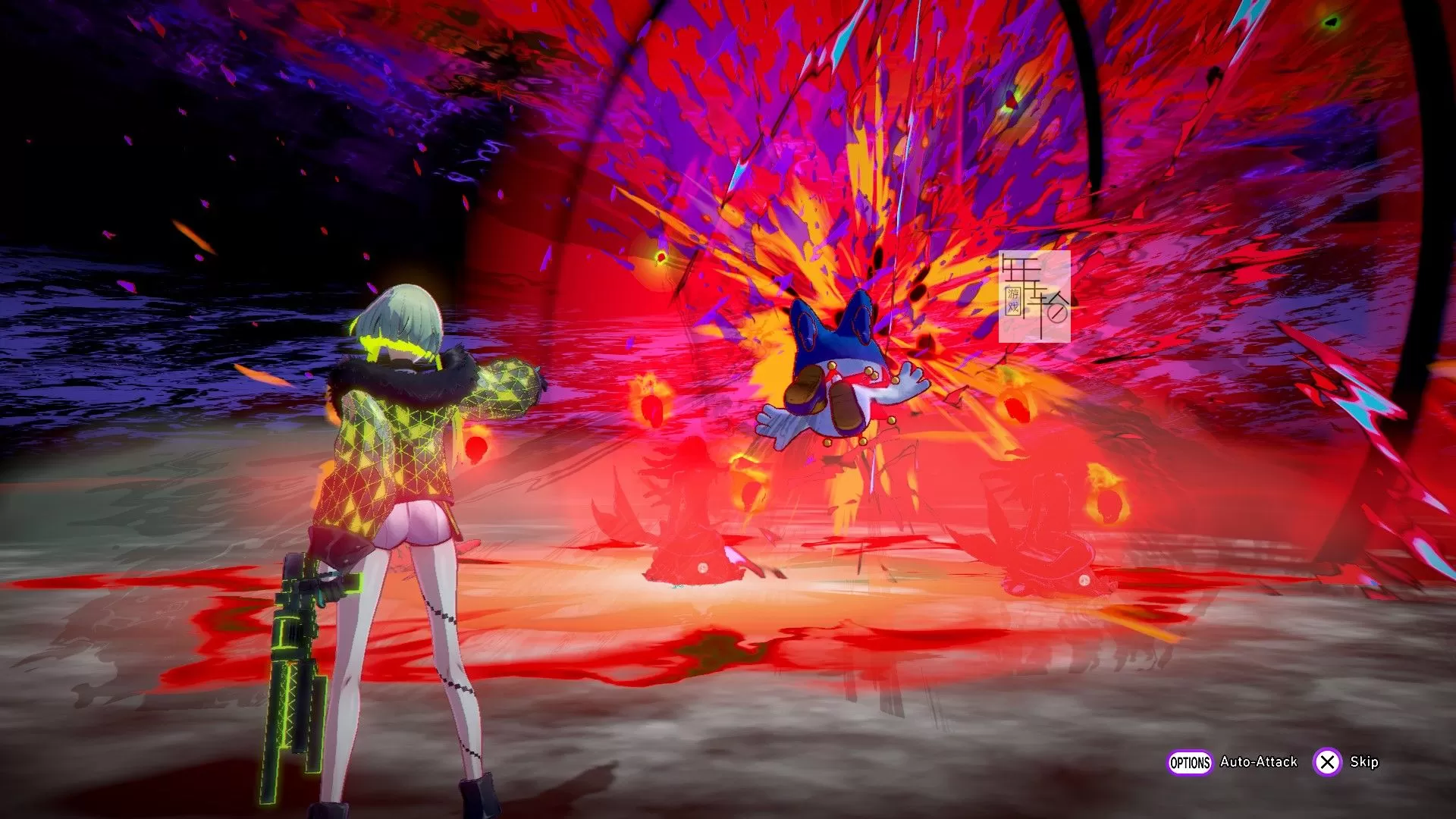
Task: Activate Auto-Attack with the OPTIONS button
Action: point(1191,761)
